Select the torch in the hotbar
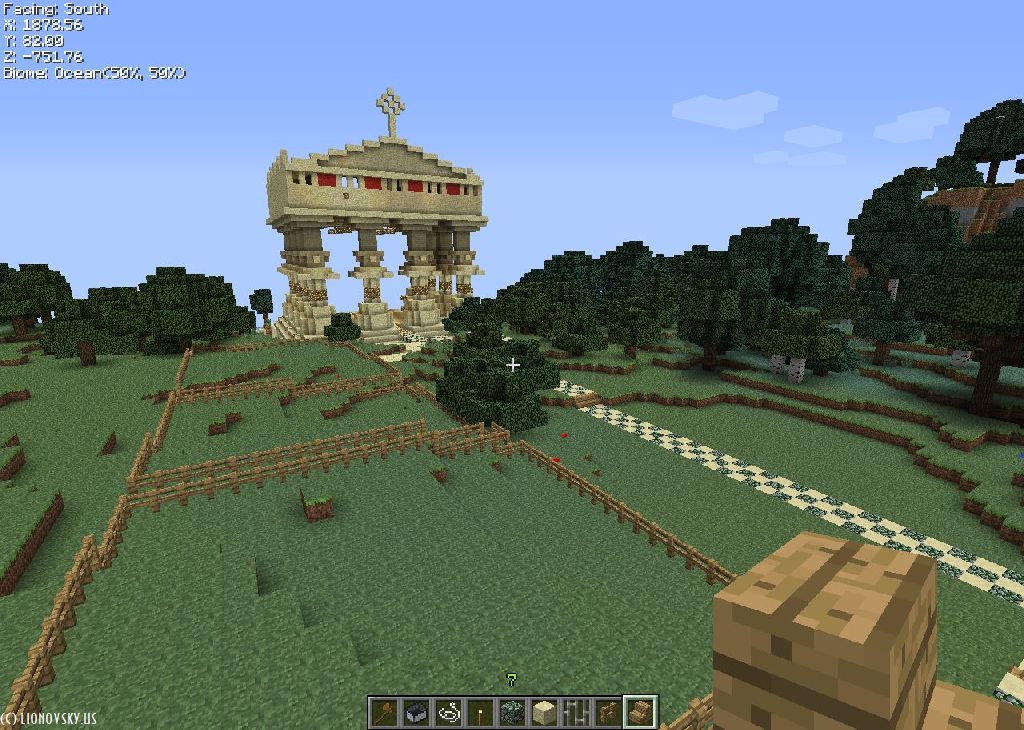The height and width of the screenshot is (730, 1024). pos(480,712)
